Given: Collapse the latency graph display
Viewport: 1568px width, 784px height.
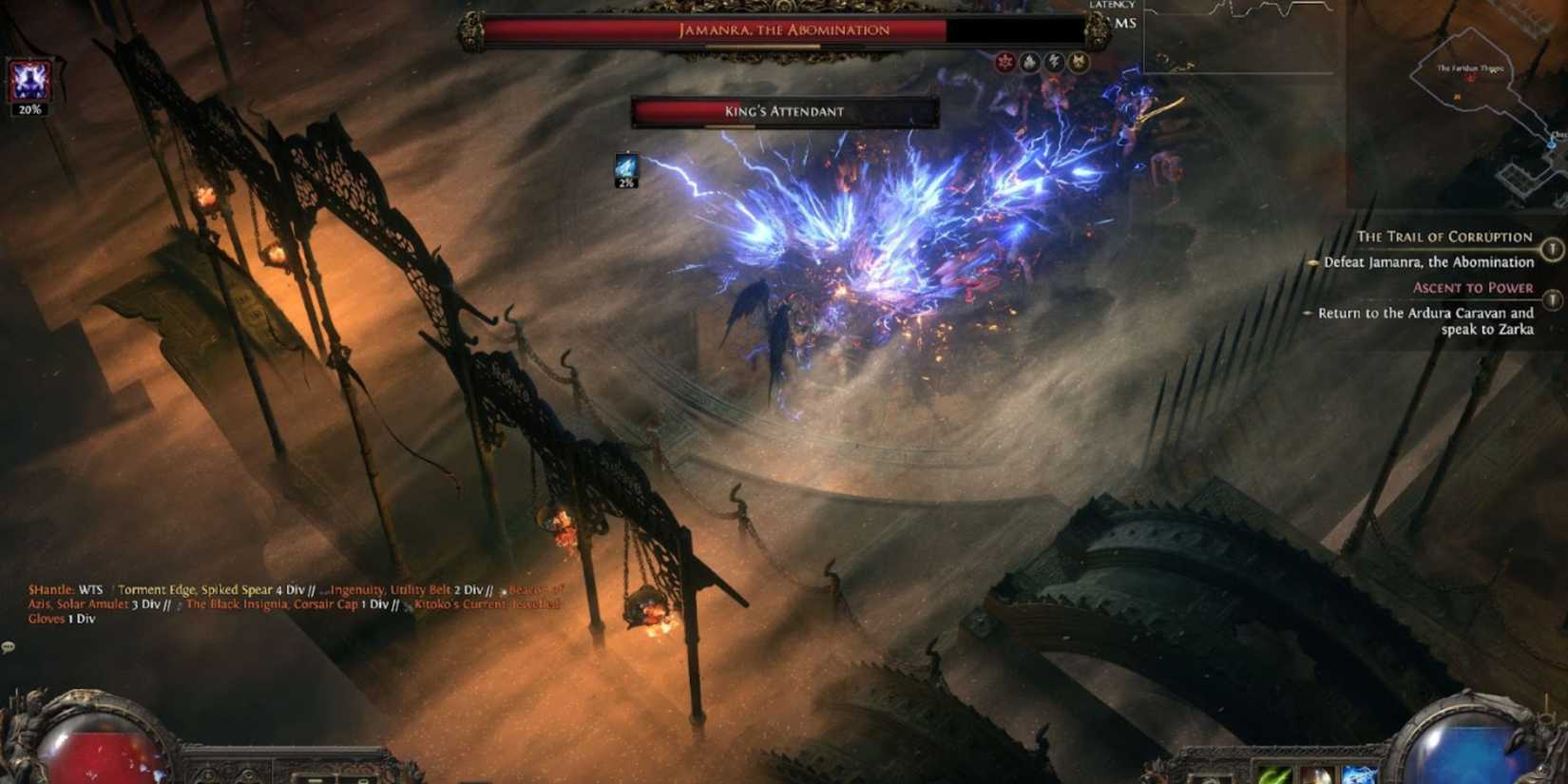Looking at the screenshot, I should 1235,38.
